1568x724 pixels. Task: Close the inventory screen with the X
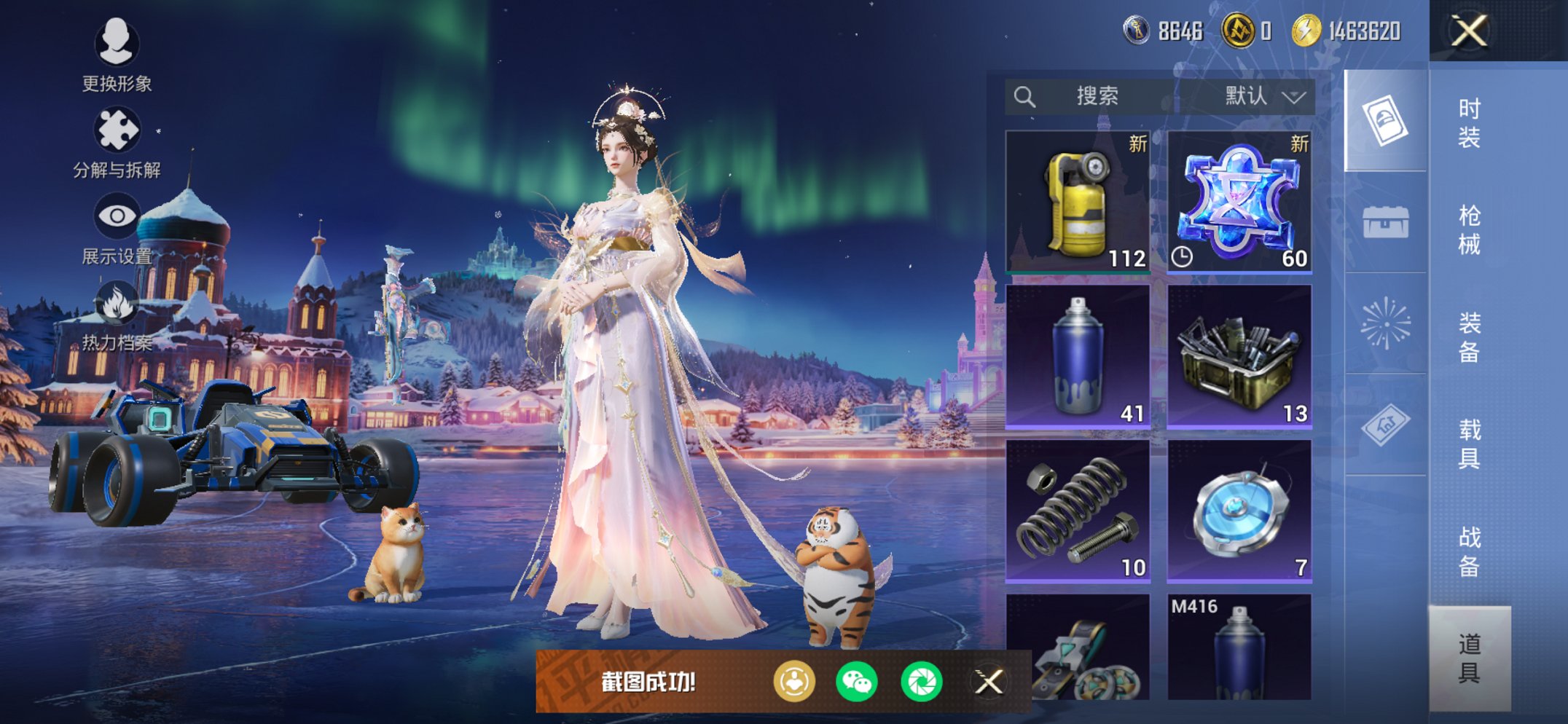(1469, 31)
